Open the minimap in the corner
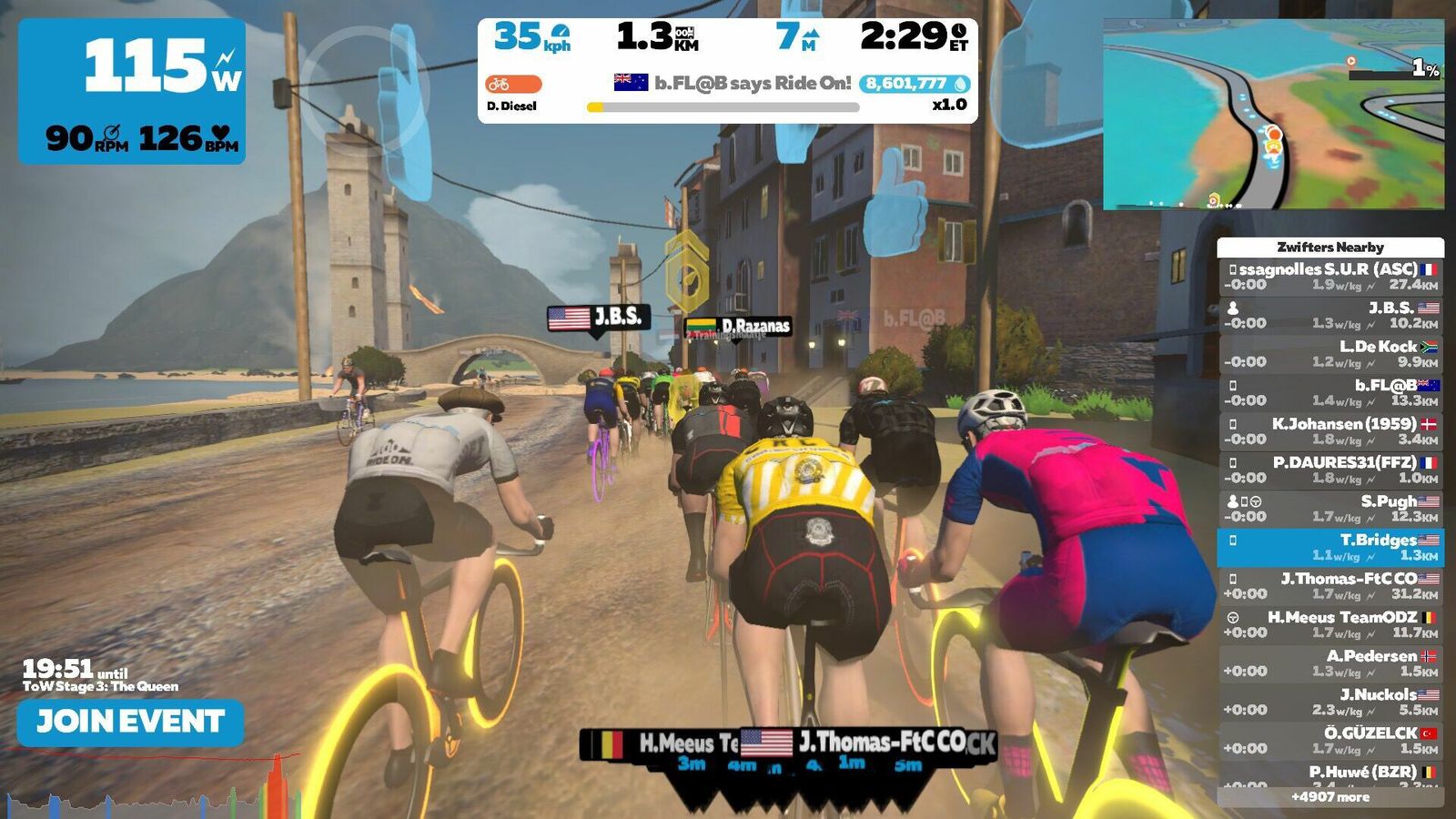 [1273, 115]
